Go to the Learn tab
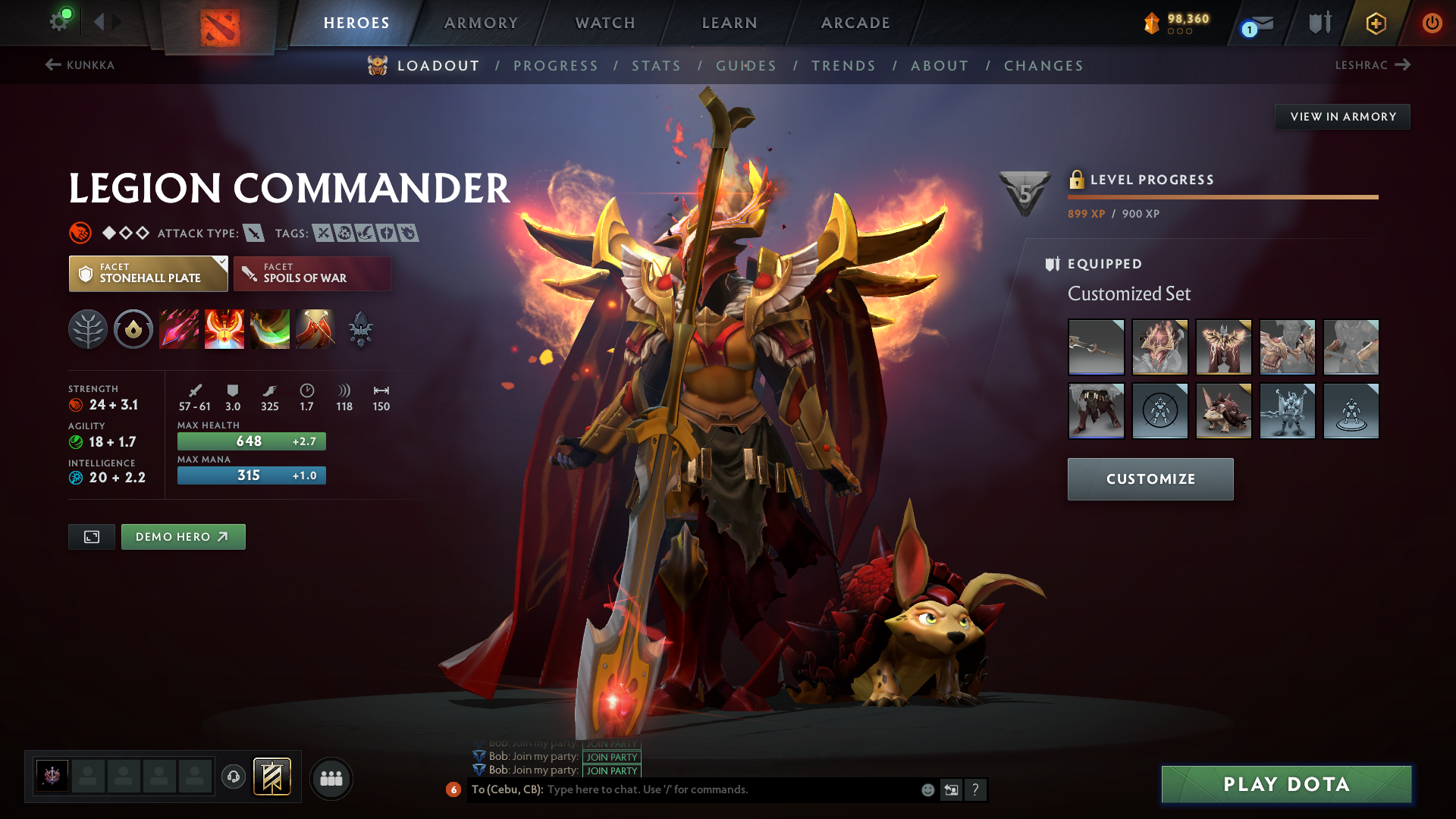 (730, 23)
